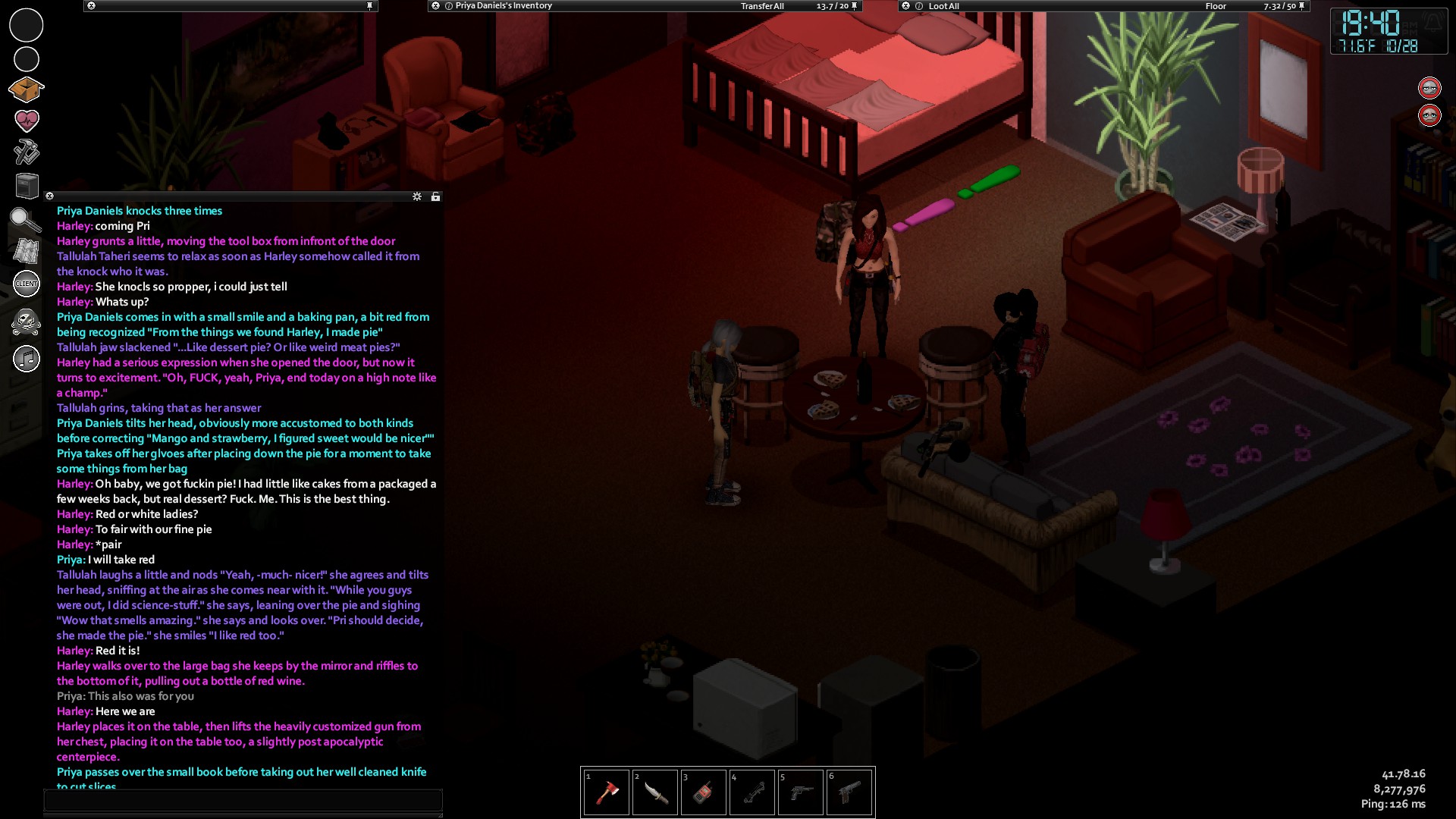This screenshot has height=819, width=1456.
Task: Click the furniture moving cabinet icon
Action: (27, 185)
